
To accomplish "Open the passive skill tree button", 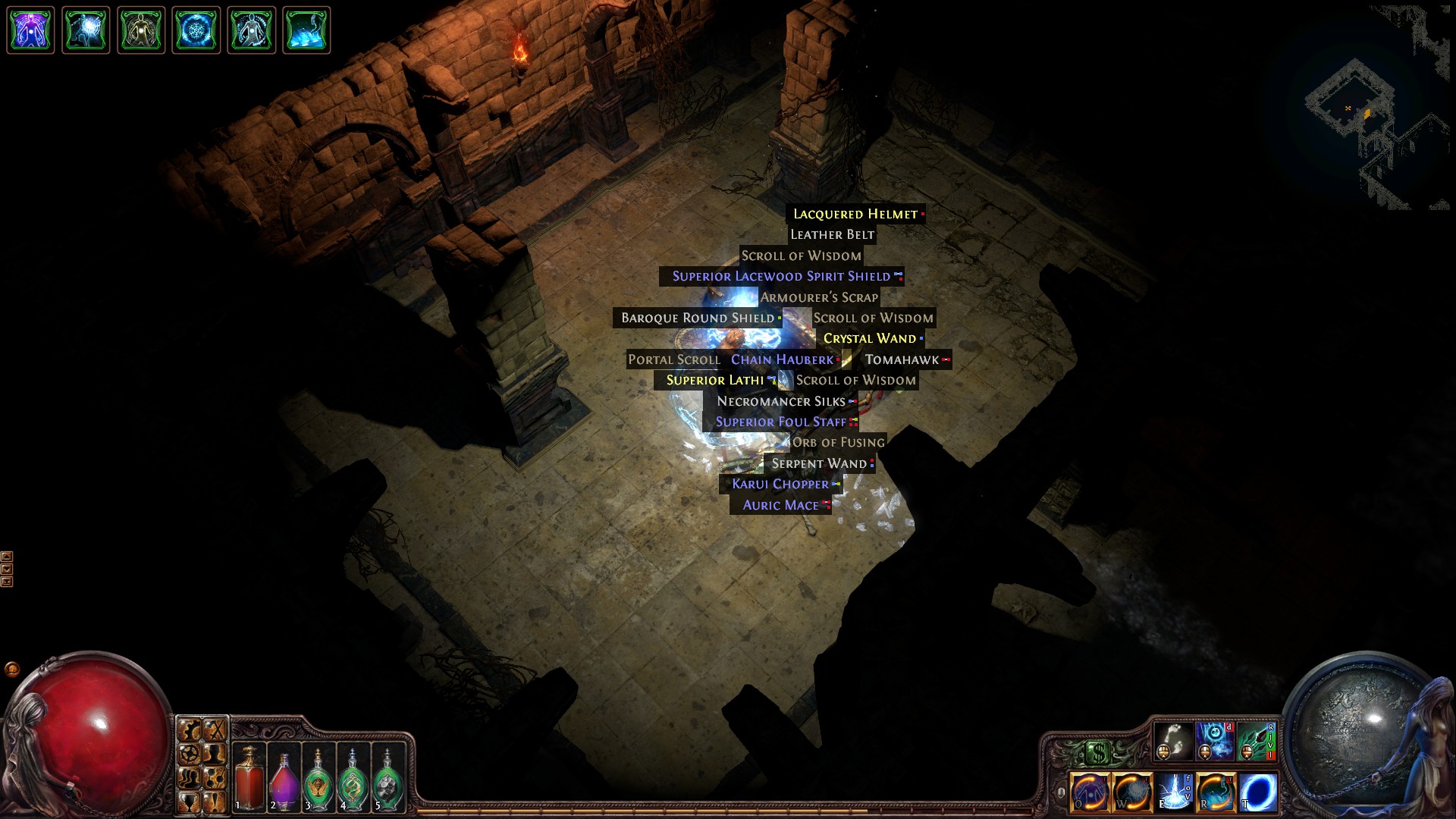I will (x=215, y=777).
